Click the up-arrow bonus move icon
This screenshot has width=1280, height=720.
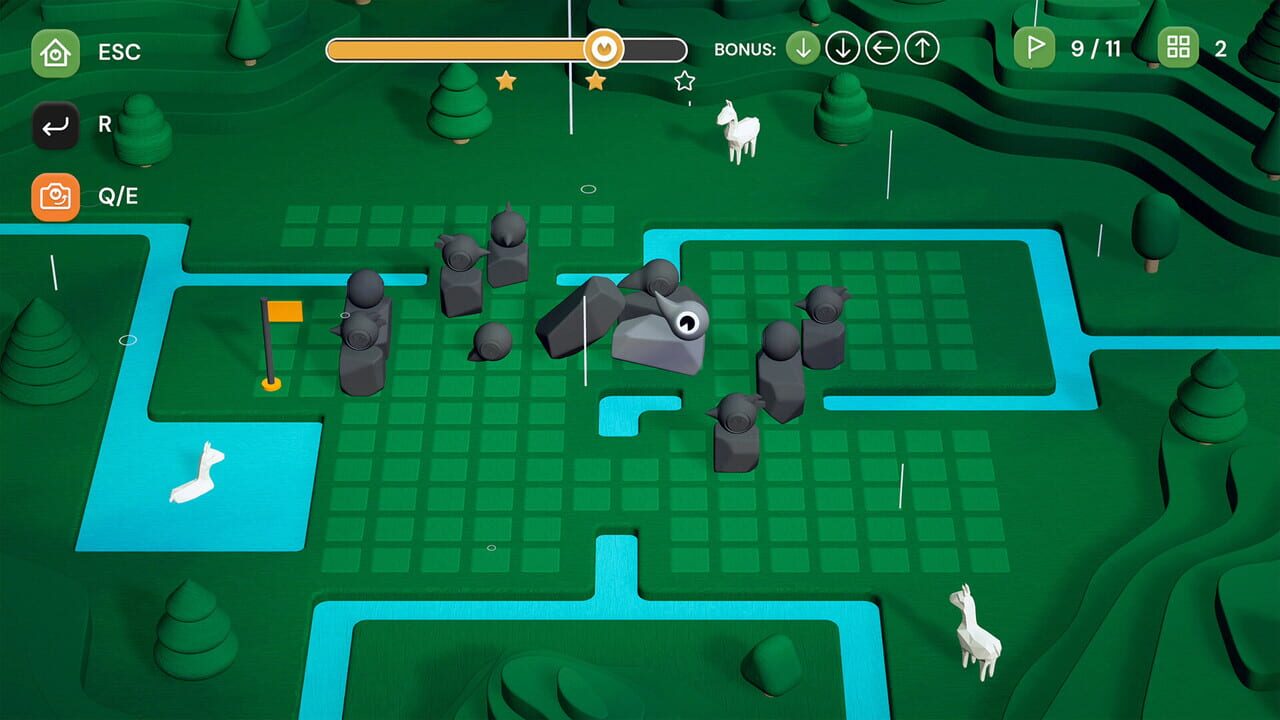(x=920, y=46)
